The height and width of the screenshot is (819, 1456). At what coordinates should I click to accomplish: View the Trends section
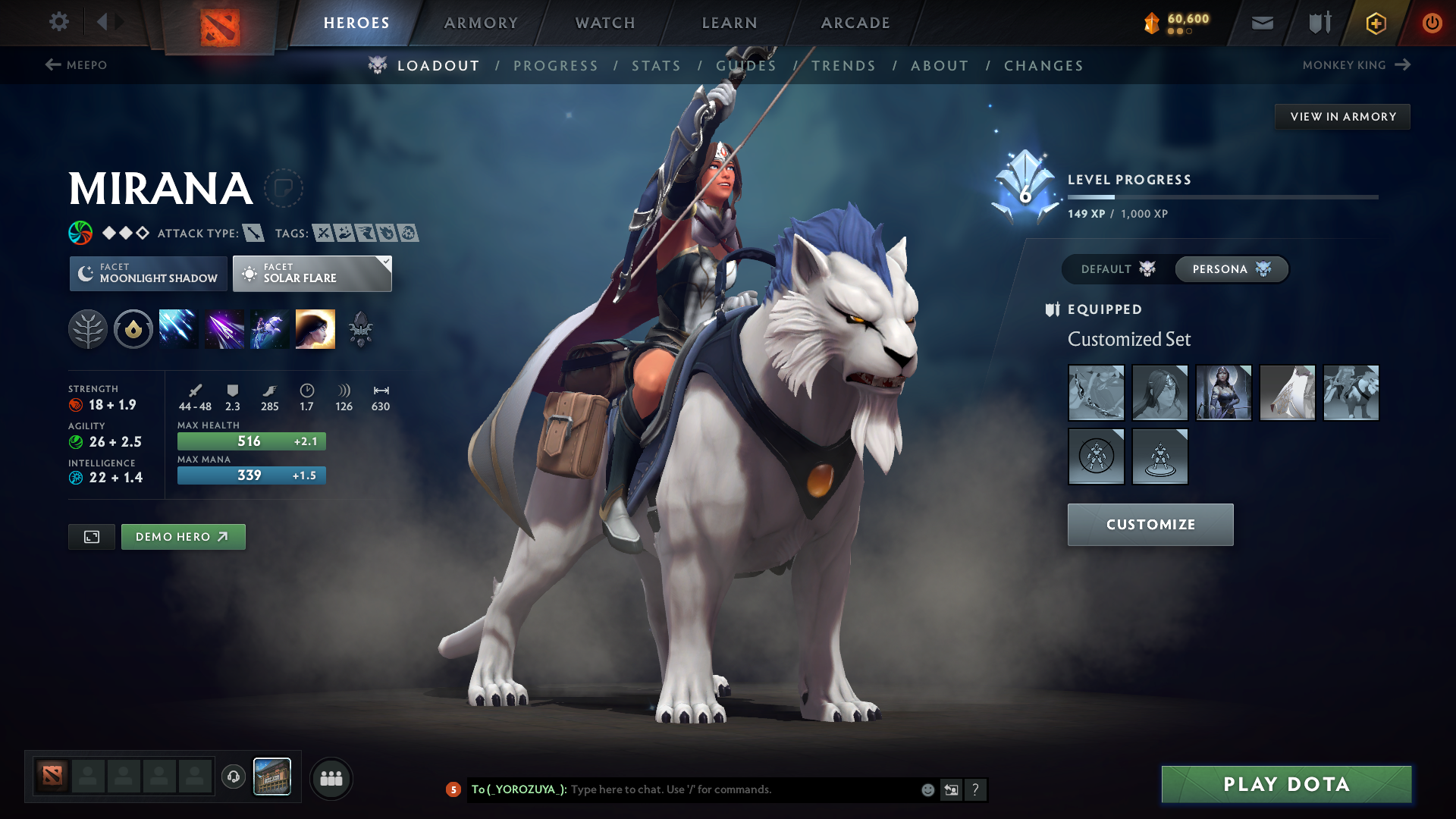[843, 66]
